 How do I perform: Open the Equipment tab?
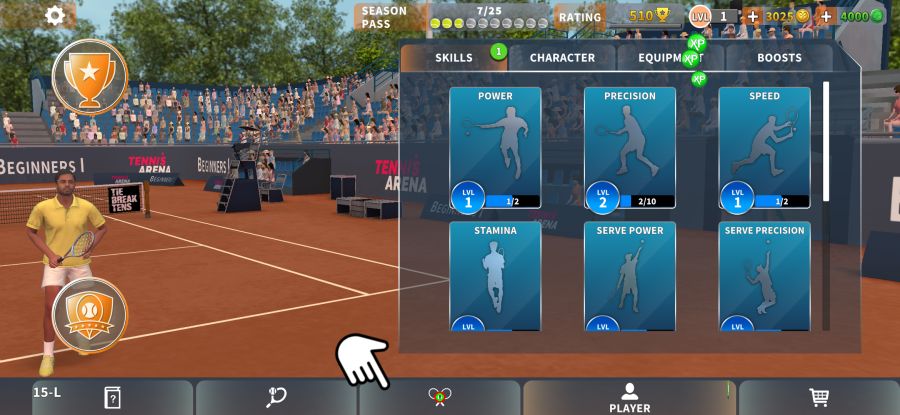click(x=670, y=58)
